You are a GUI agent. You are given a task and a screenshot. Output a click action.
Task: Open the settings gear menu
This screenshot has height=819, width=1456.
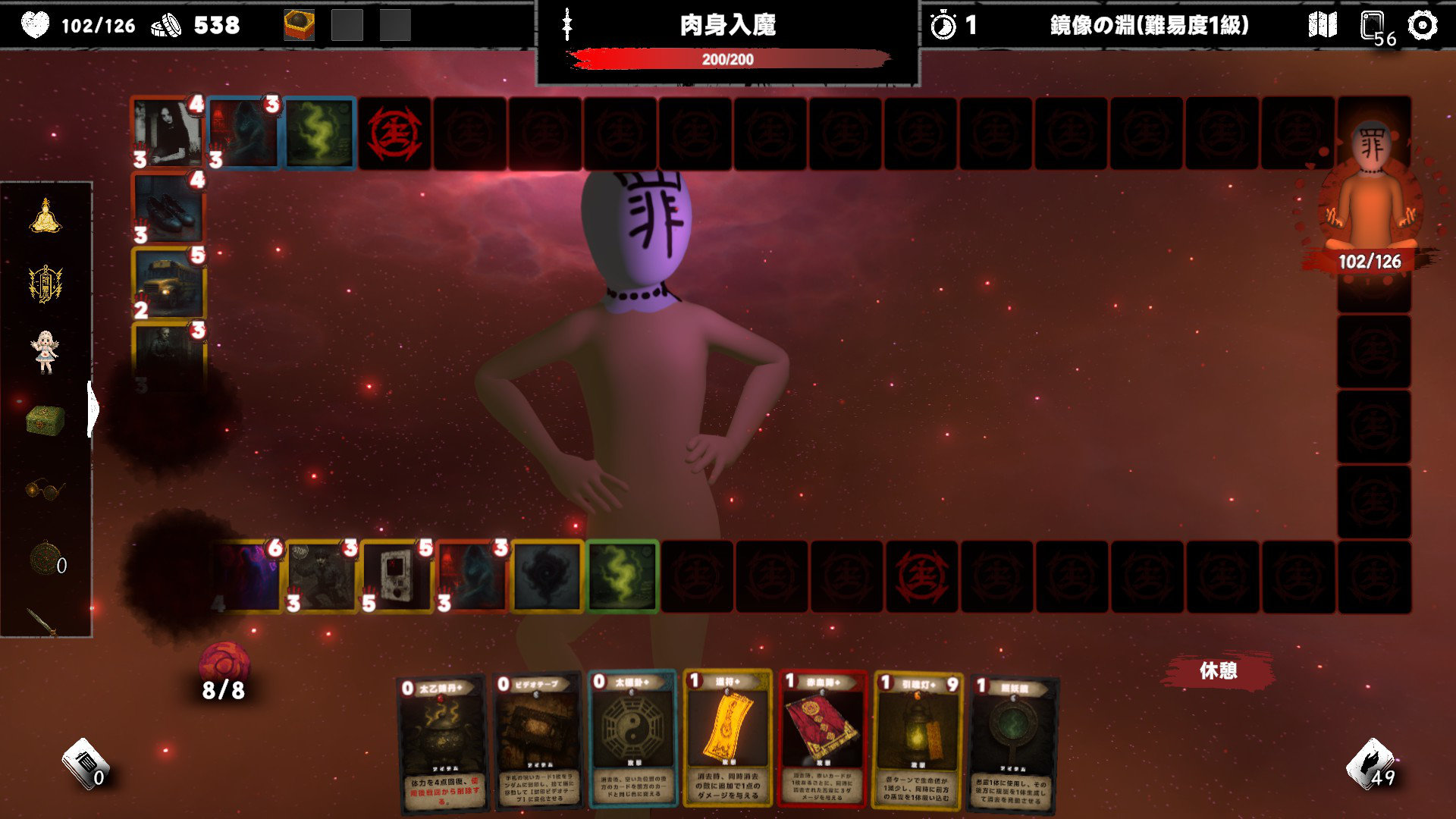1422,26
